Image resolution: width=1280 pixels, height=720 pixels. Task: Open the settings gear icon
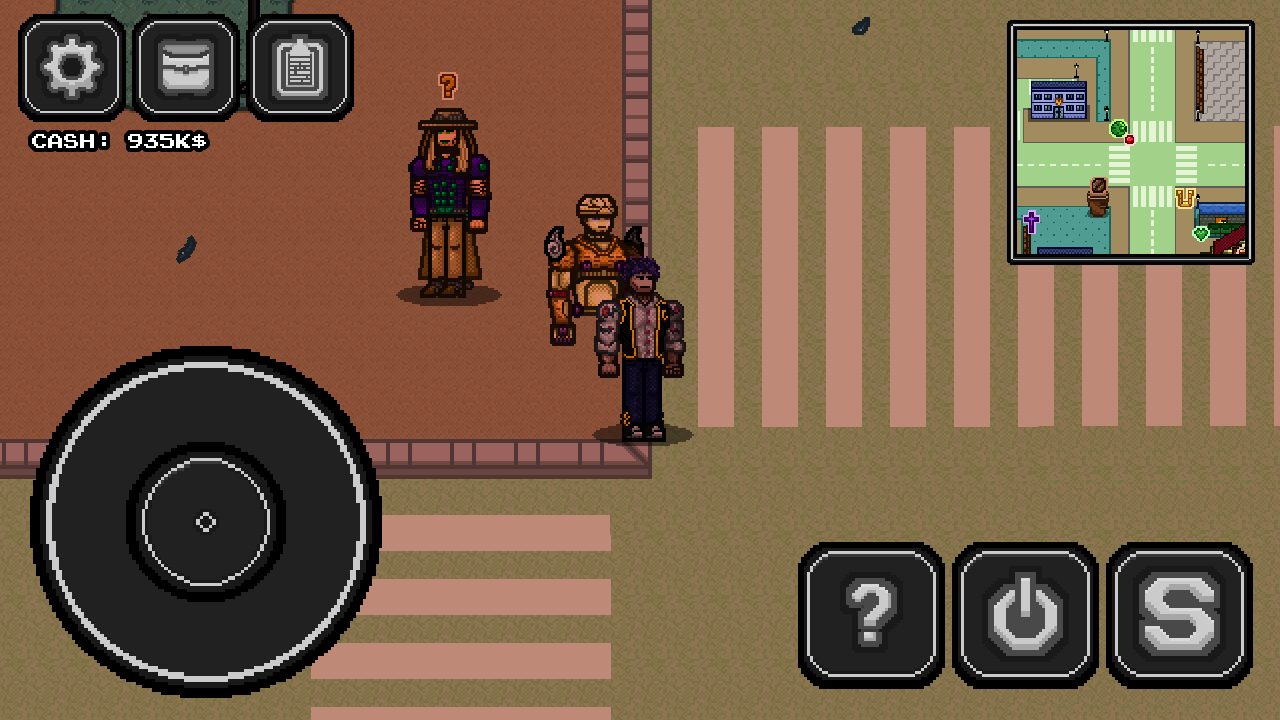coord(70,68)
